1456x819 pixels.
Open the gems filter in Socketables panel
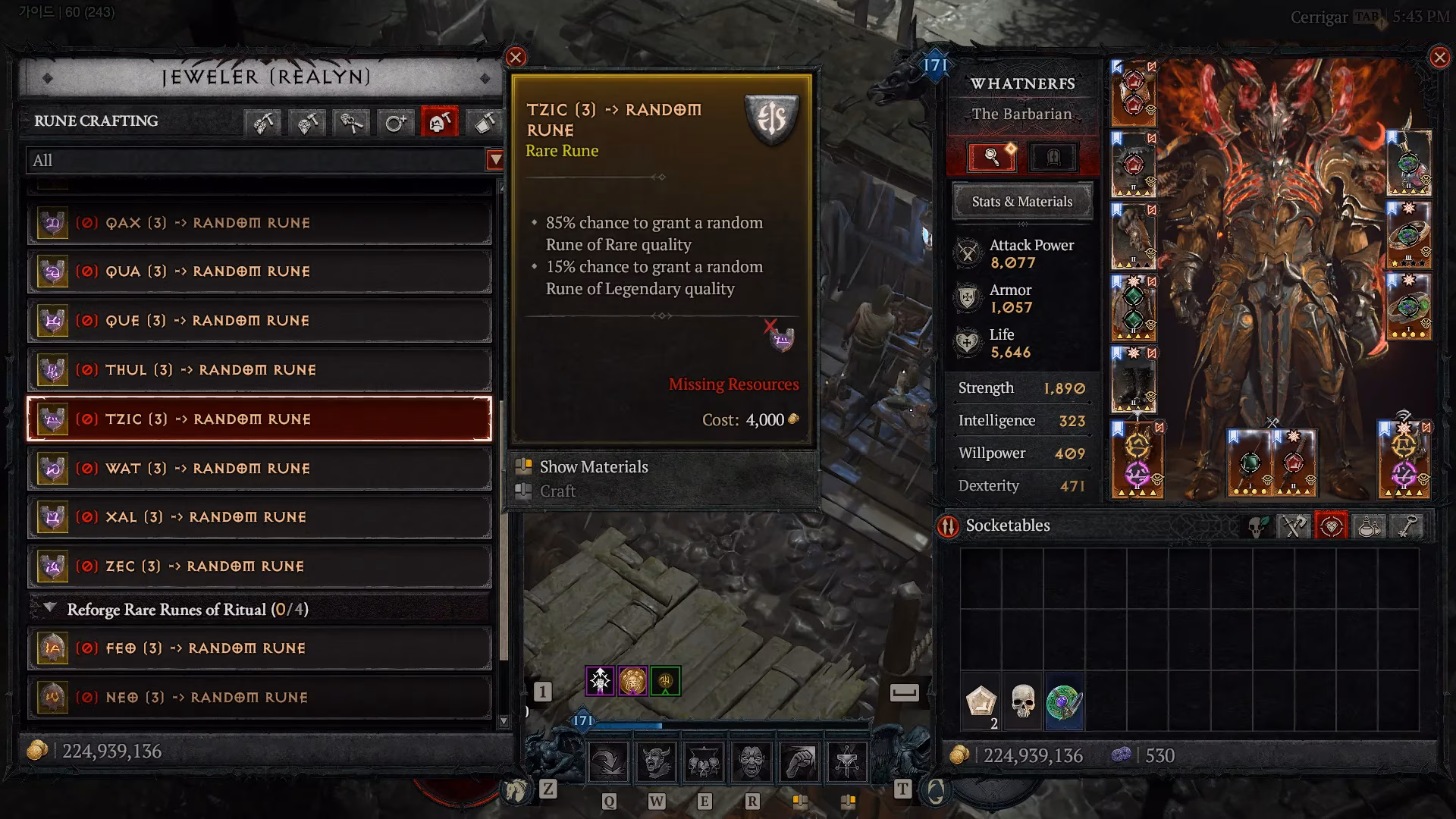pyautogui.click(x=1332, y=526)
